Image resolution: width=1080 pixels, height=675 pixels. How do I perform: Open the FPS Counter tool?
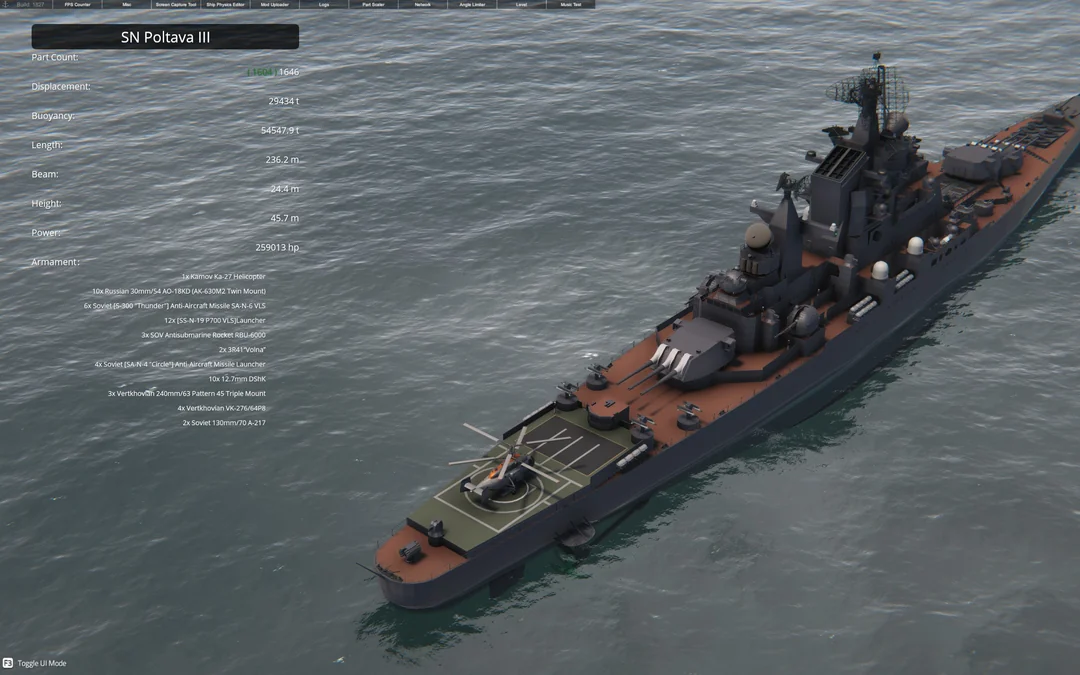(x=77, y=4)
